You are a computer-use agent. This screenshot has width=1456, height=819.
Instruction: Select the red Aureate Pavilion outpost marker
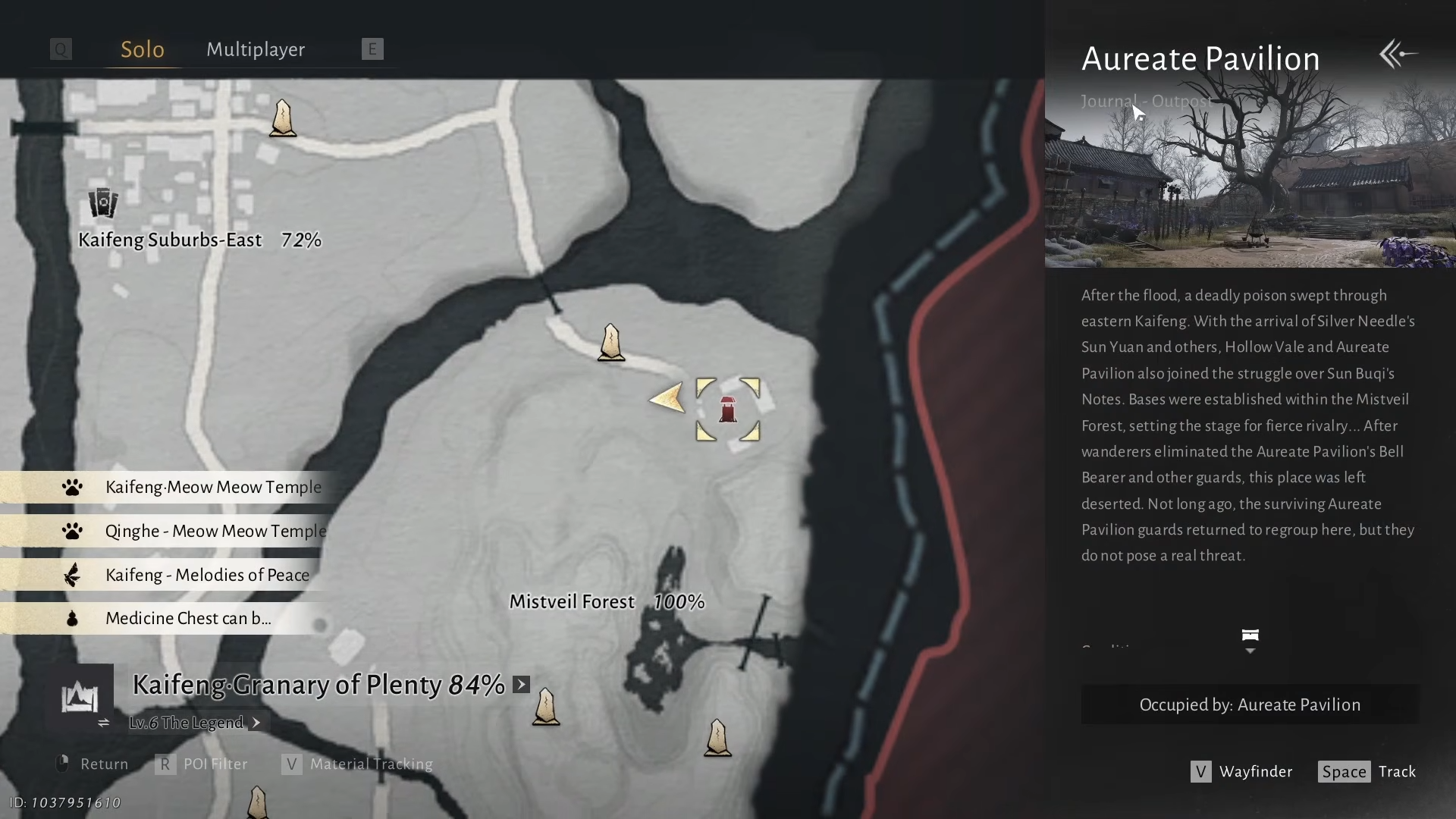click(728, 409)
